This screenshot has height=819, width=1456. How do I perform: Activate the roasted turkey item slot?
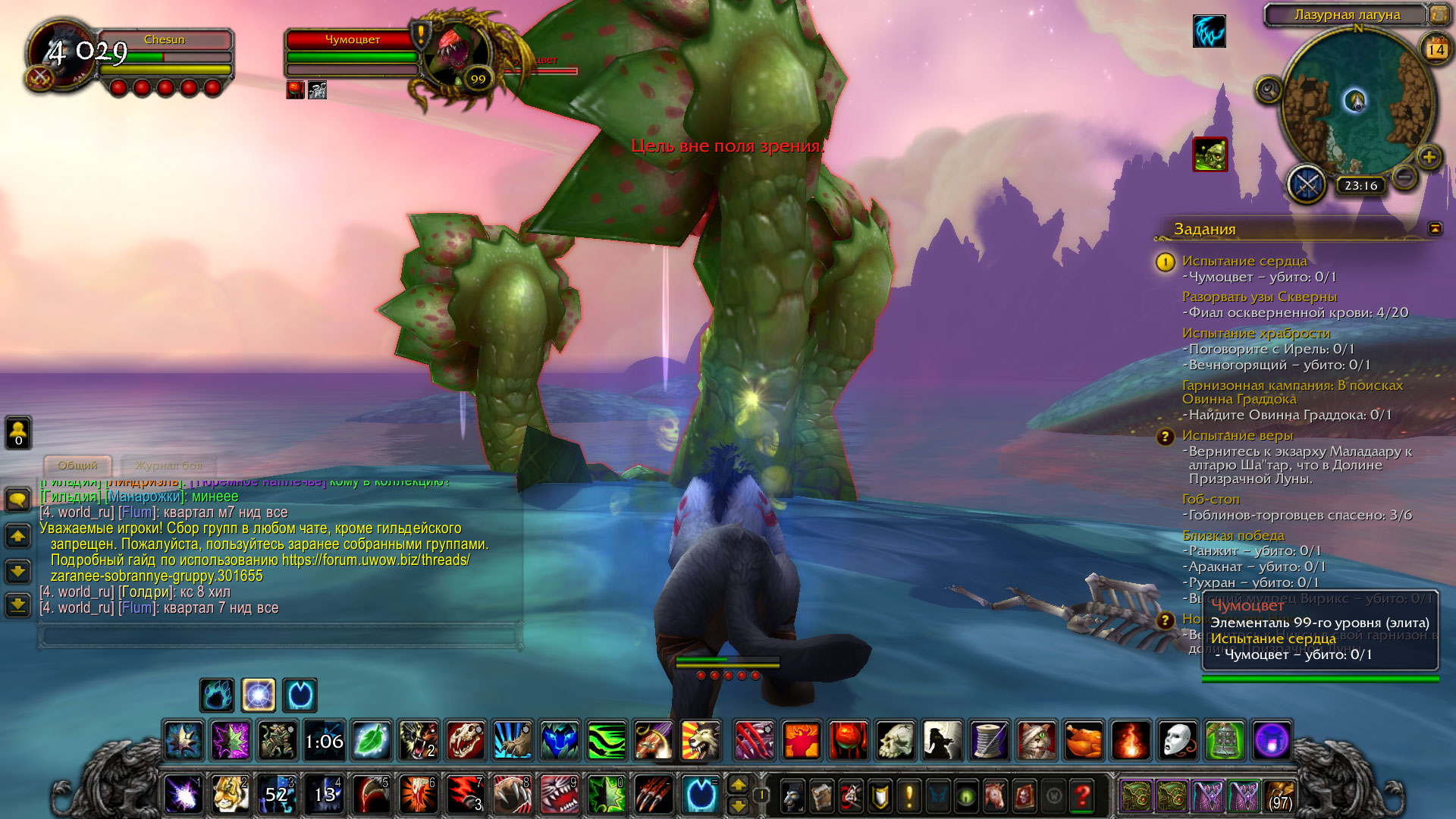(x=1084, y=740)
